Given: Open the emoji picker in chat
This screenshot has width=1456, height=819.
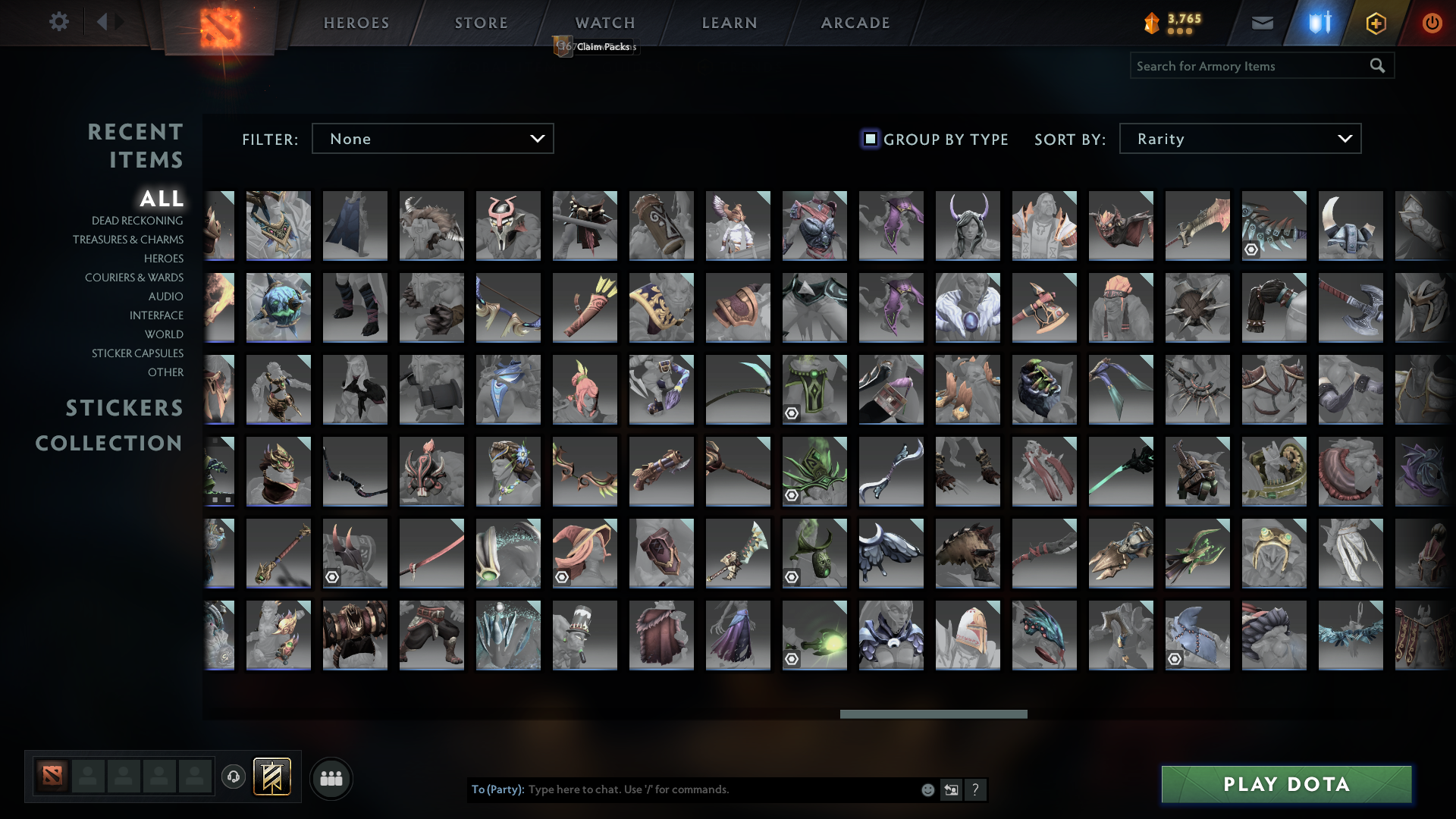Looking at the screenshot, I should point(928,789).
